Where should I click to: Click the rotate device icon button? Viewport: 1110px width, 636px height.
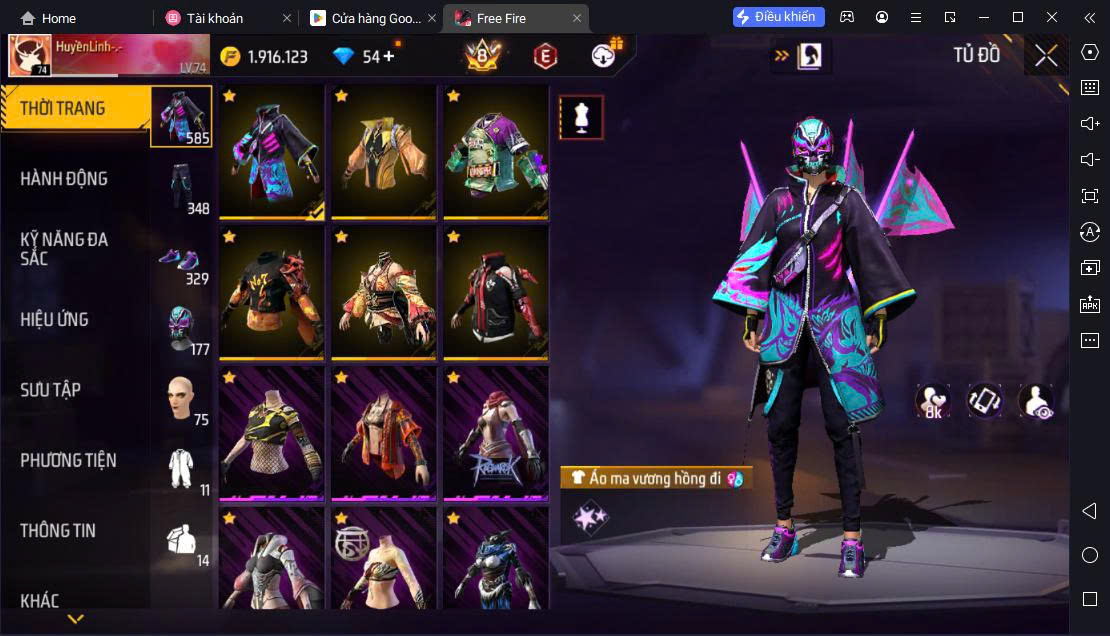[x=985, y=401]
